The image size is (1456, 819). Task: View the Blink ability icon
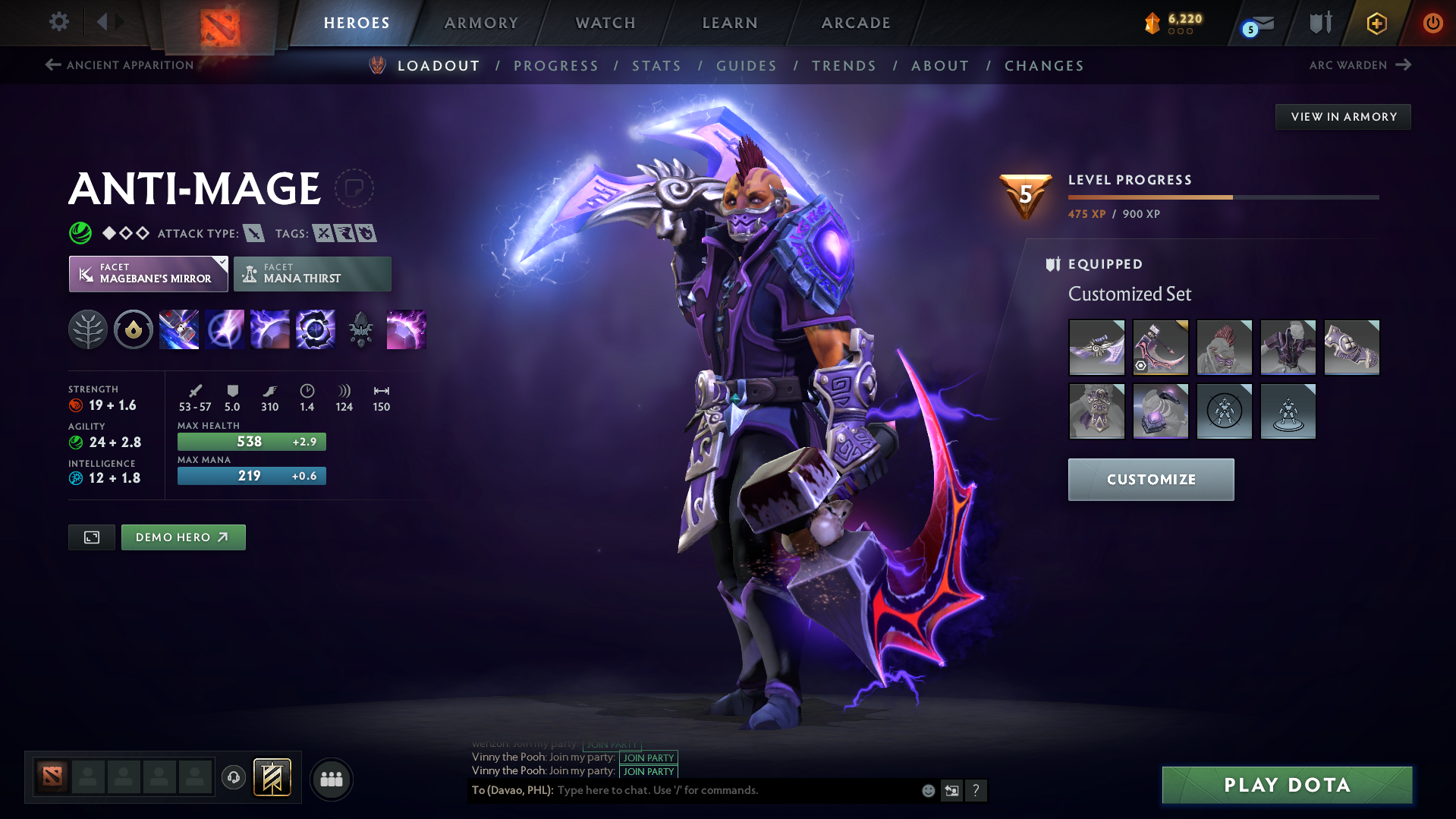point(225,329)
